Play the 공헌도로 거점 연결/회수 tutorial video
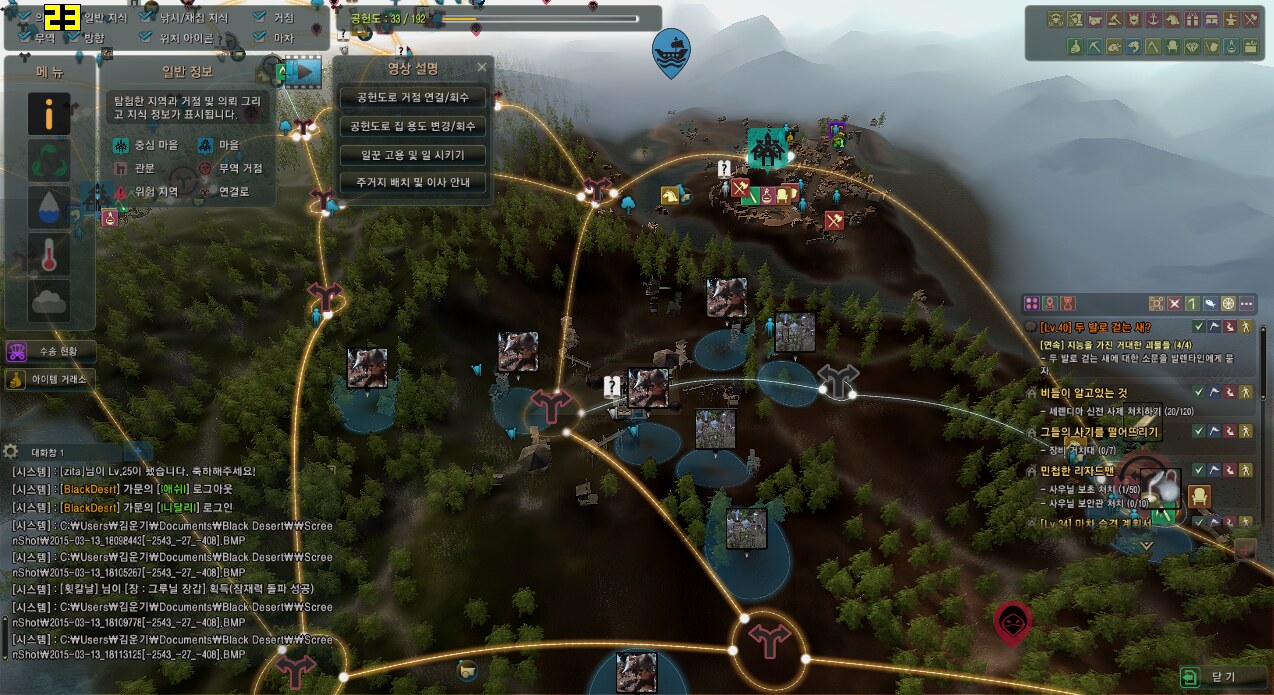 (x=412, y=98)
